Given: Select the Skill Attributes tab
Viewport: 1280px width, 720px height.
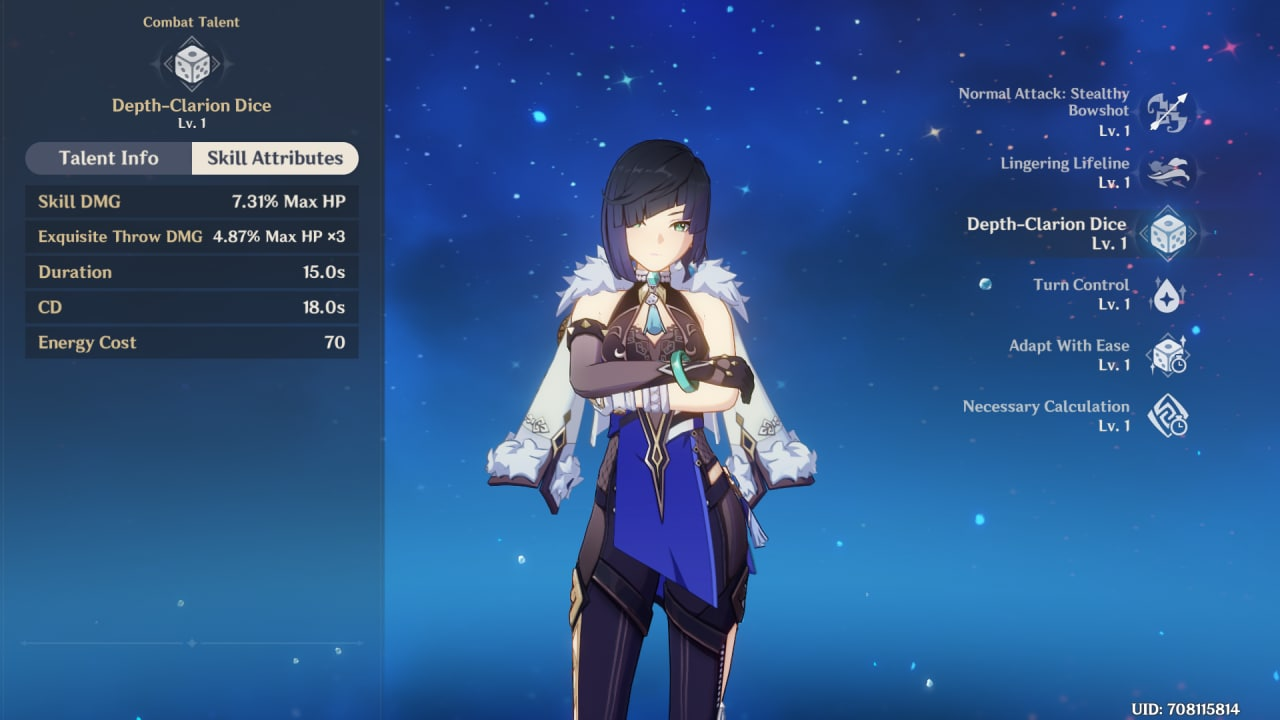Looking at the screenshot, I should coord(275,158).
